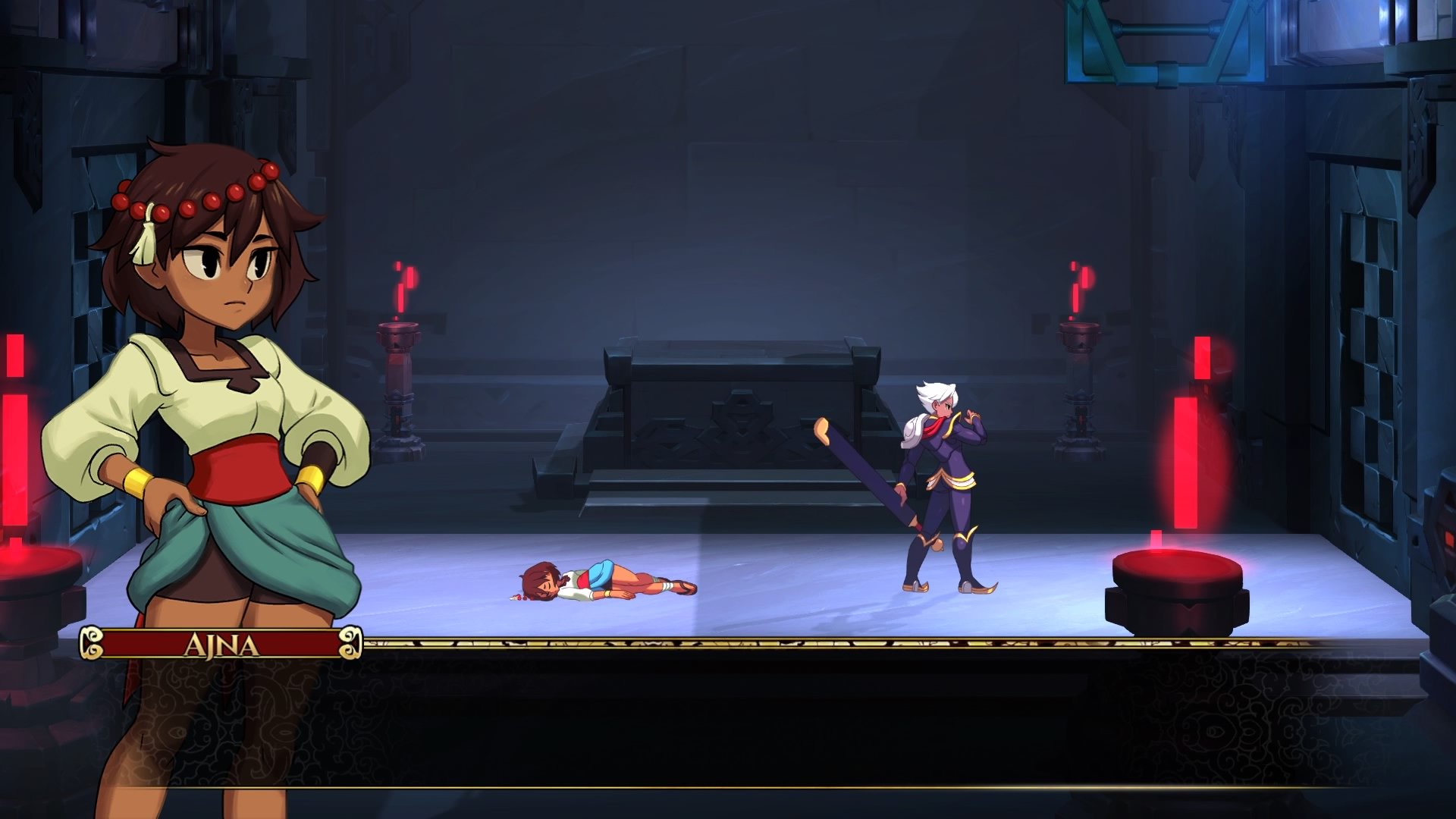Select the teal machinery fixture at top right
Image resolution: width=1456 pixels, height=819 pixels.
tap(1160, 45)
